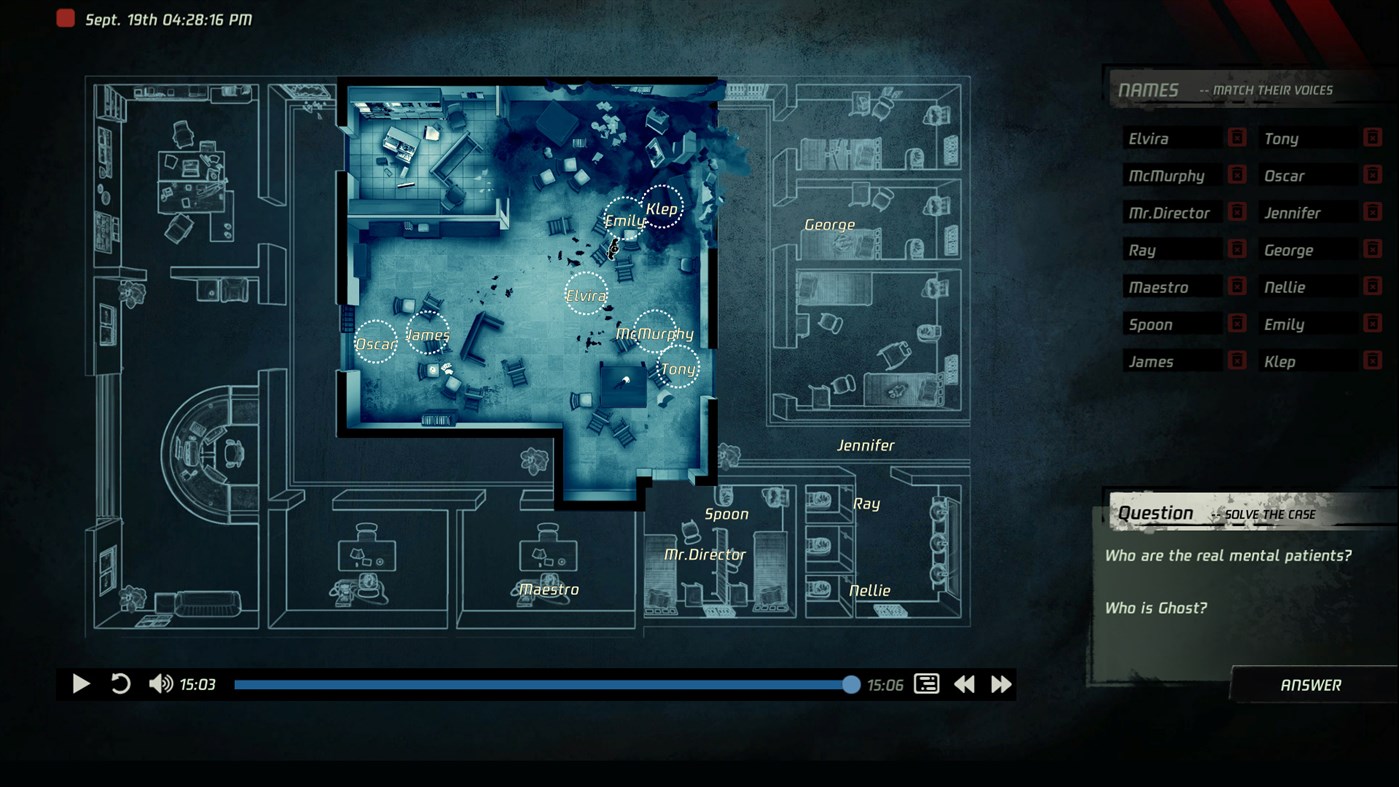Screen dimensions: 1399x787
Task: Select the Question panel header
Action: (1157, 512)
